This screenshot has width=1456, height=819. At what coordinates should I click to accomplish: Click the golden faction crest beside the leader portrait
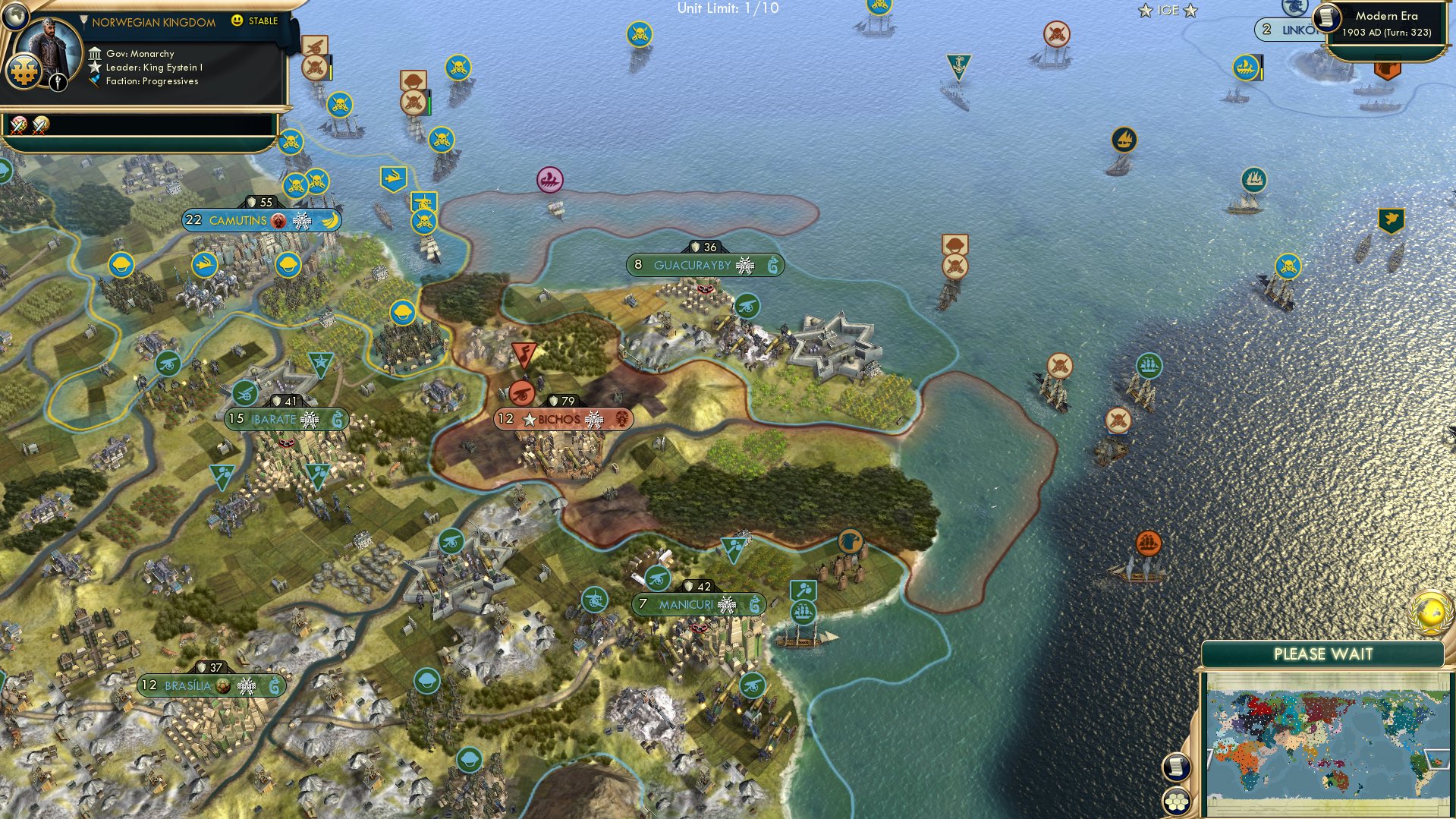pos(24,72)
